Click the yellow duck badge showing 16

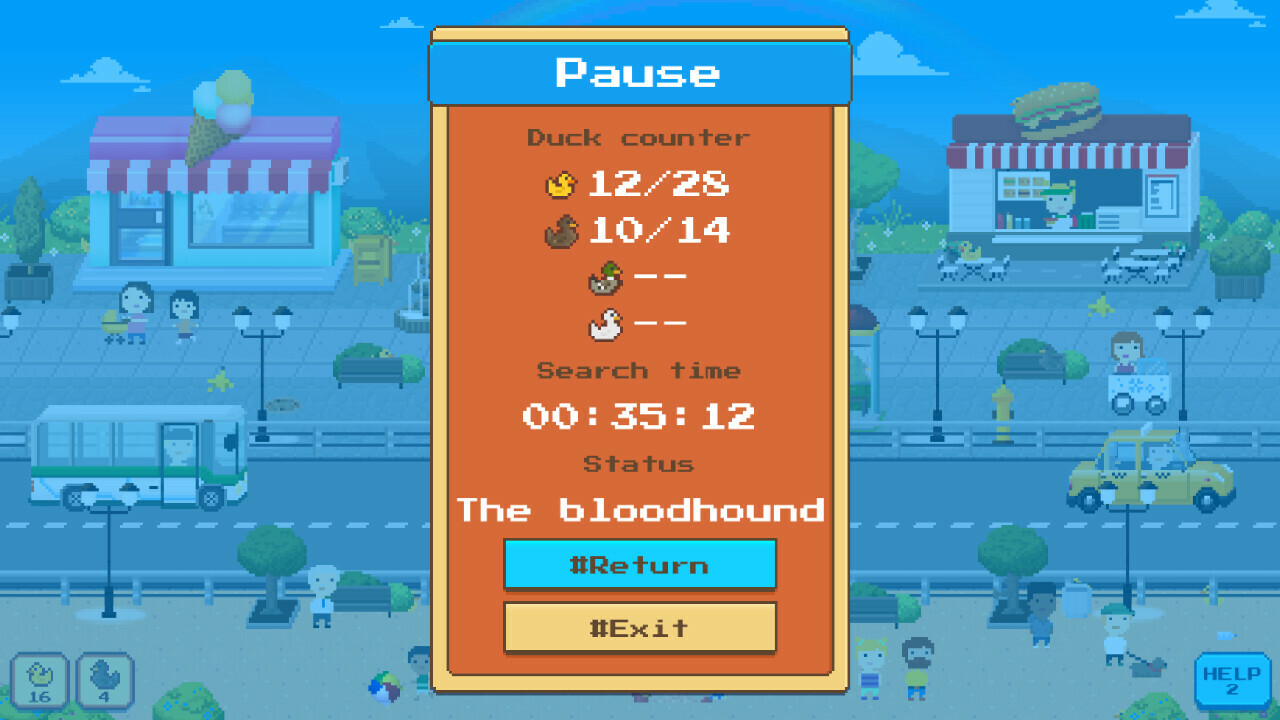41,681
